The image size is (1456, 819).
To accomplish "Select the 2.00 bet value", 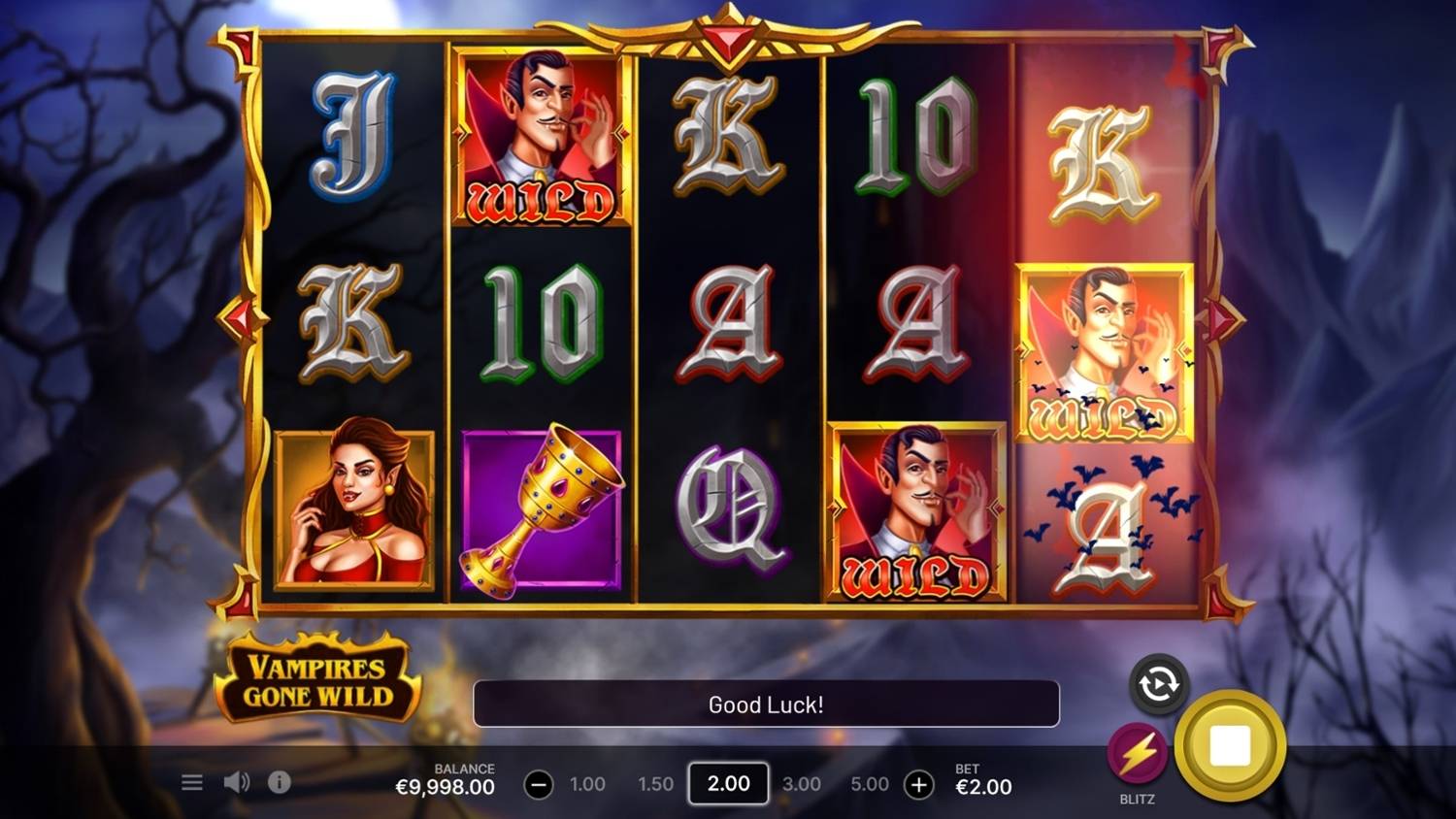I will click(x=728, y=784).
